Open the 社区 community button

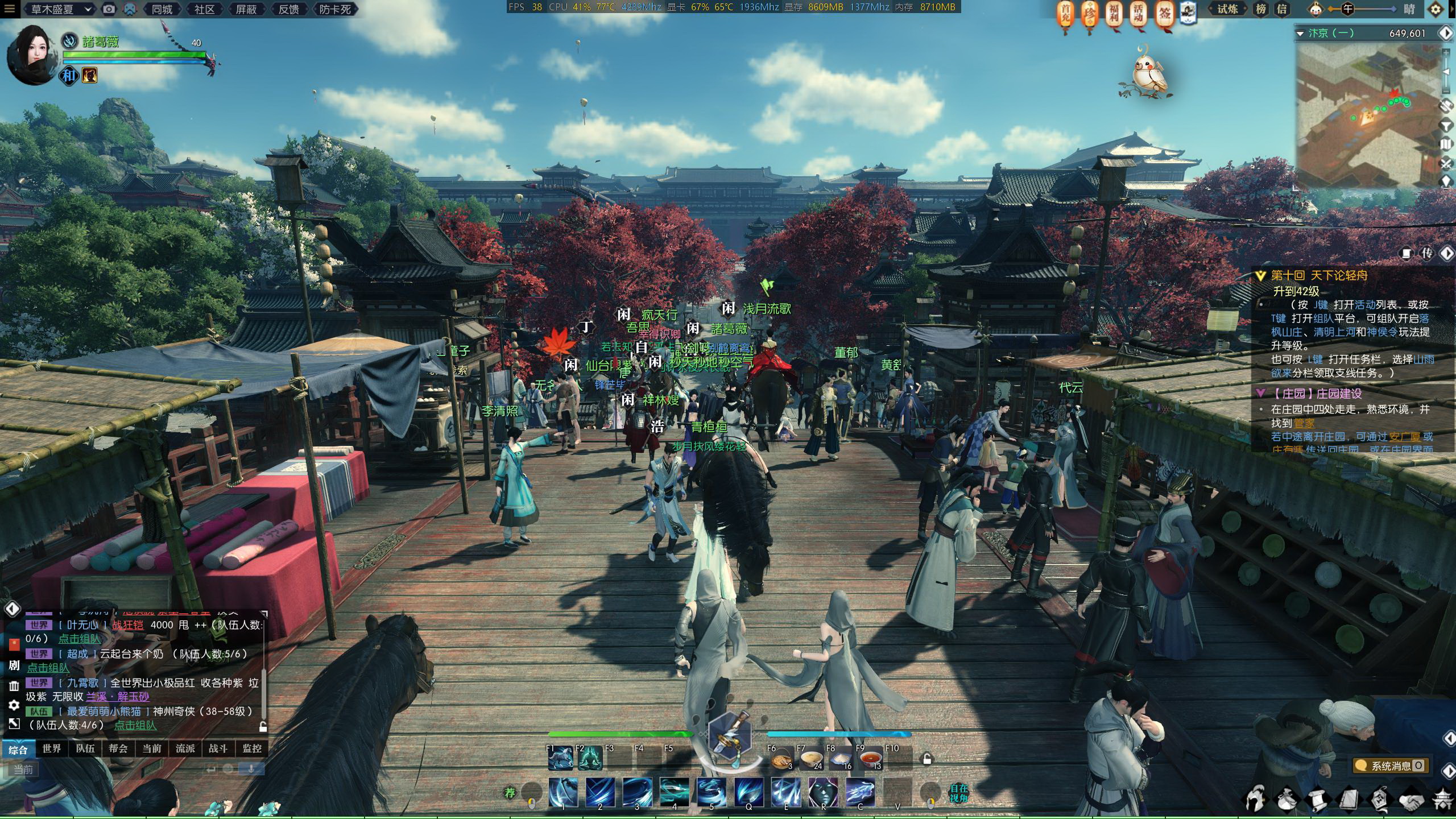pos(204,9)
